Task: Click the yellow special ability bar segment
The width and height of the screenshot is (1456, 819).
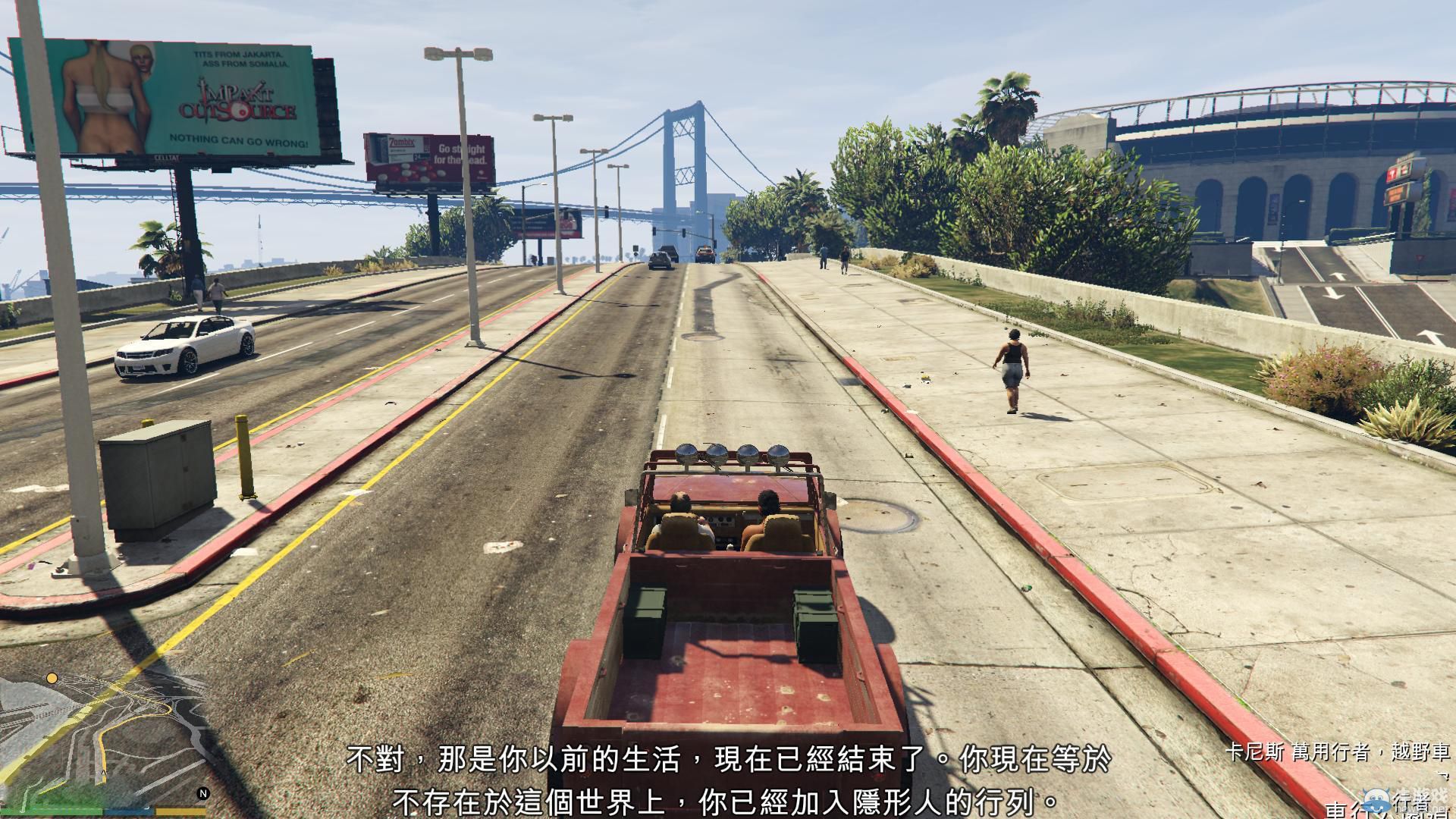Action: tap(180, 813)
